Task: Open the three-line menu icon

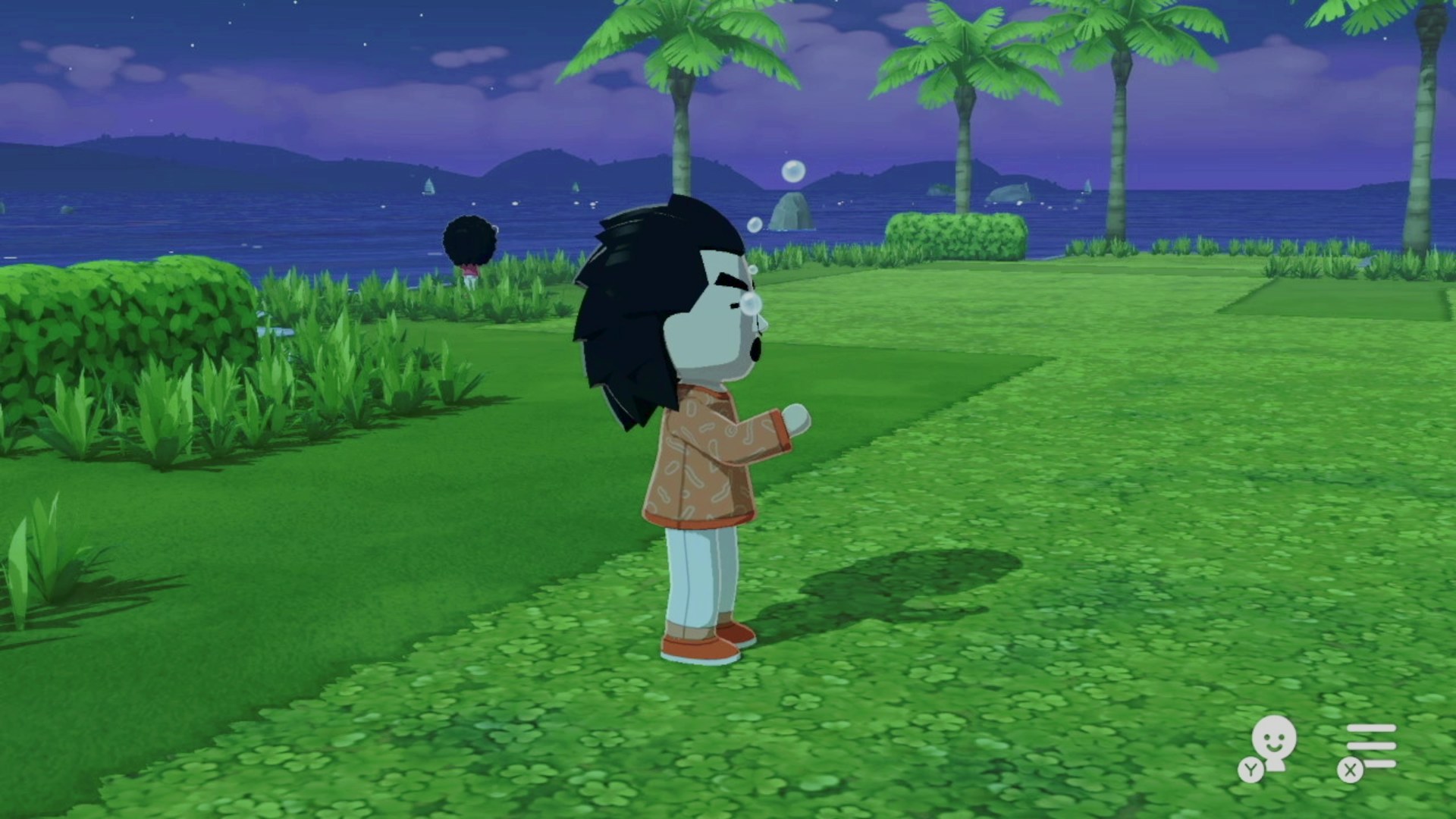Action: coord(1371,745)
